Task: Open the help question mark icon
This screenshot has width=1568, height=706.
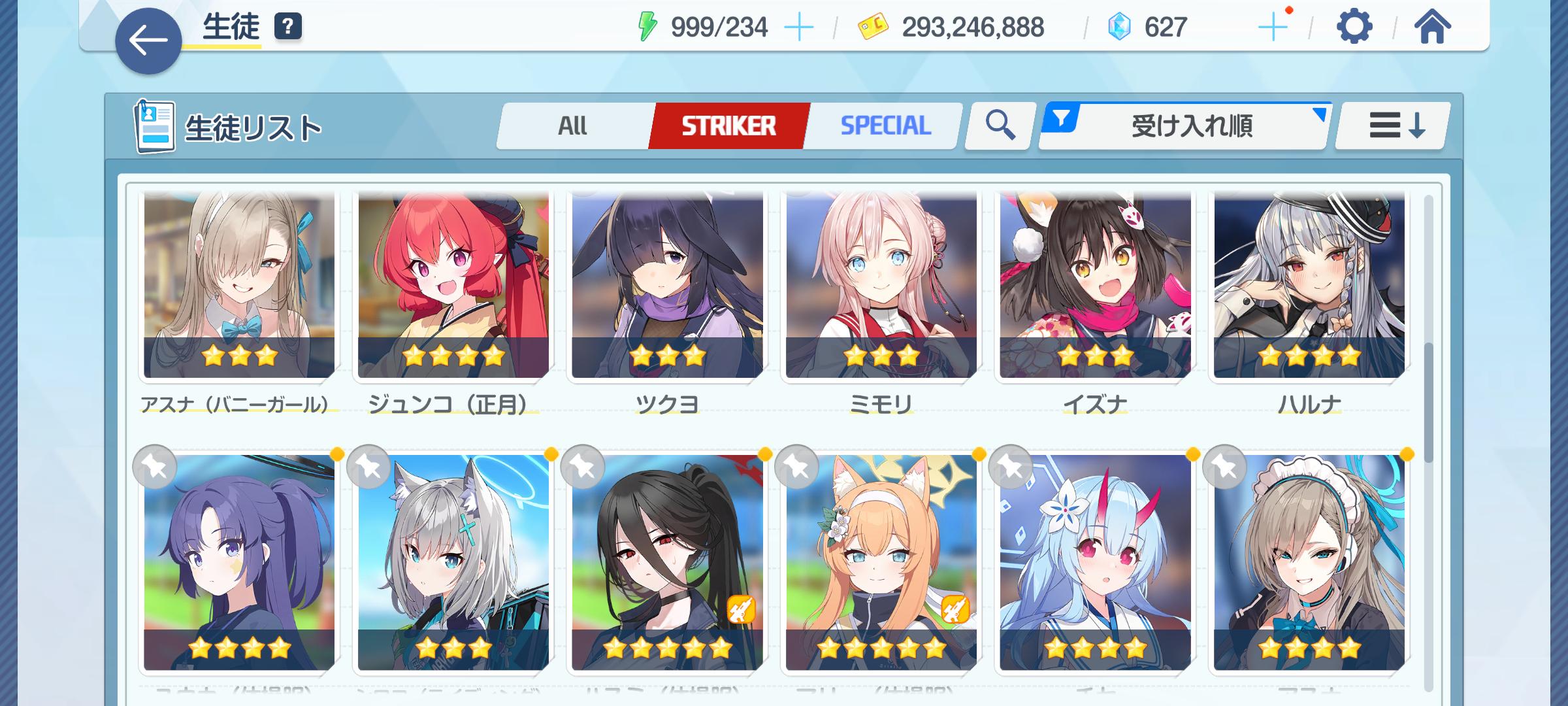Action: click(288, 27)
